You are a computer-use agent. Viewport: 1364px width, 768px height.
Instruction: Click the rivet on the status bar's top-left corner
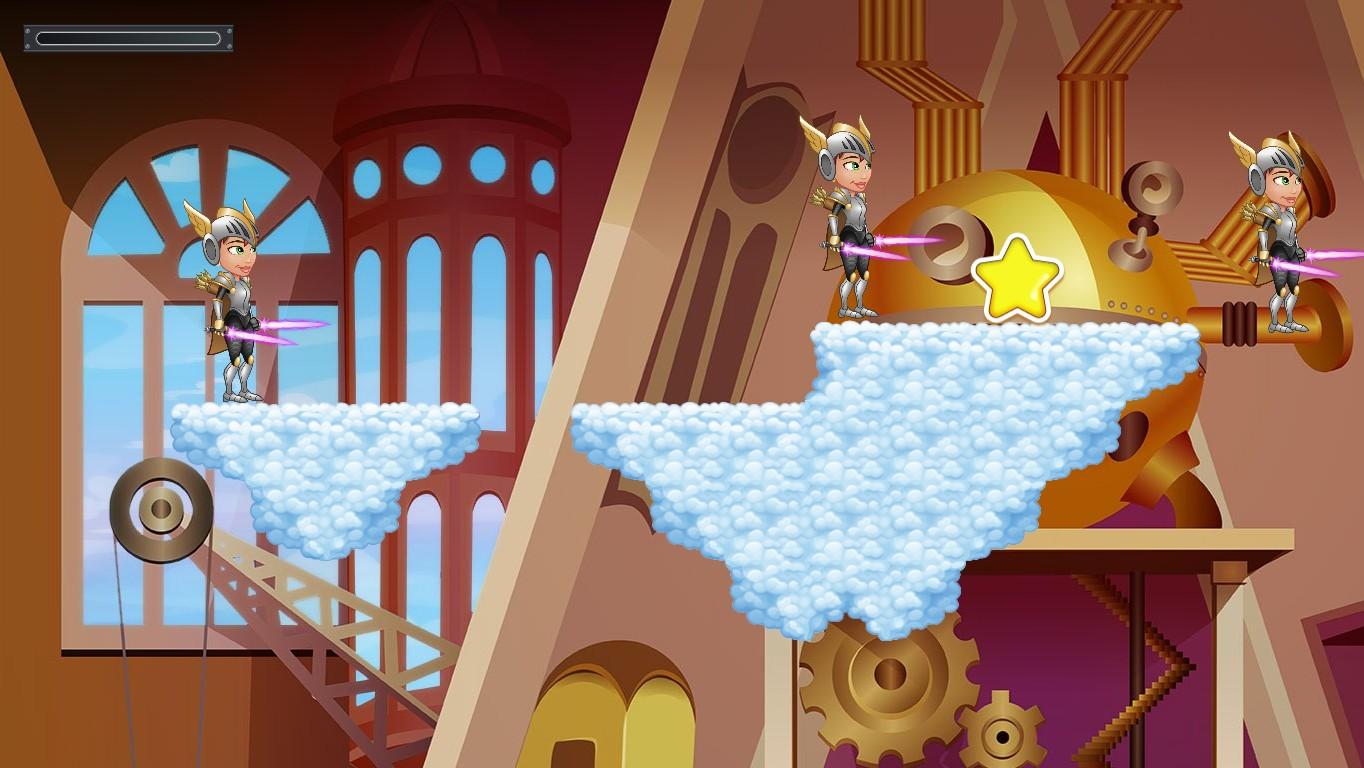pyautogui.click(x=27, y=30)
